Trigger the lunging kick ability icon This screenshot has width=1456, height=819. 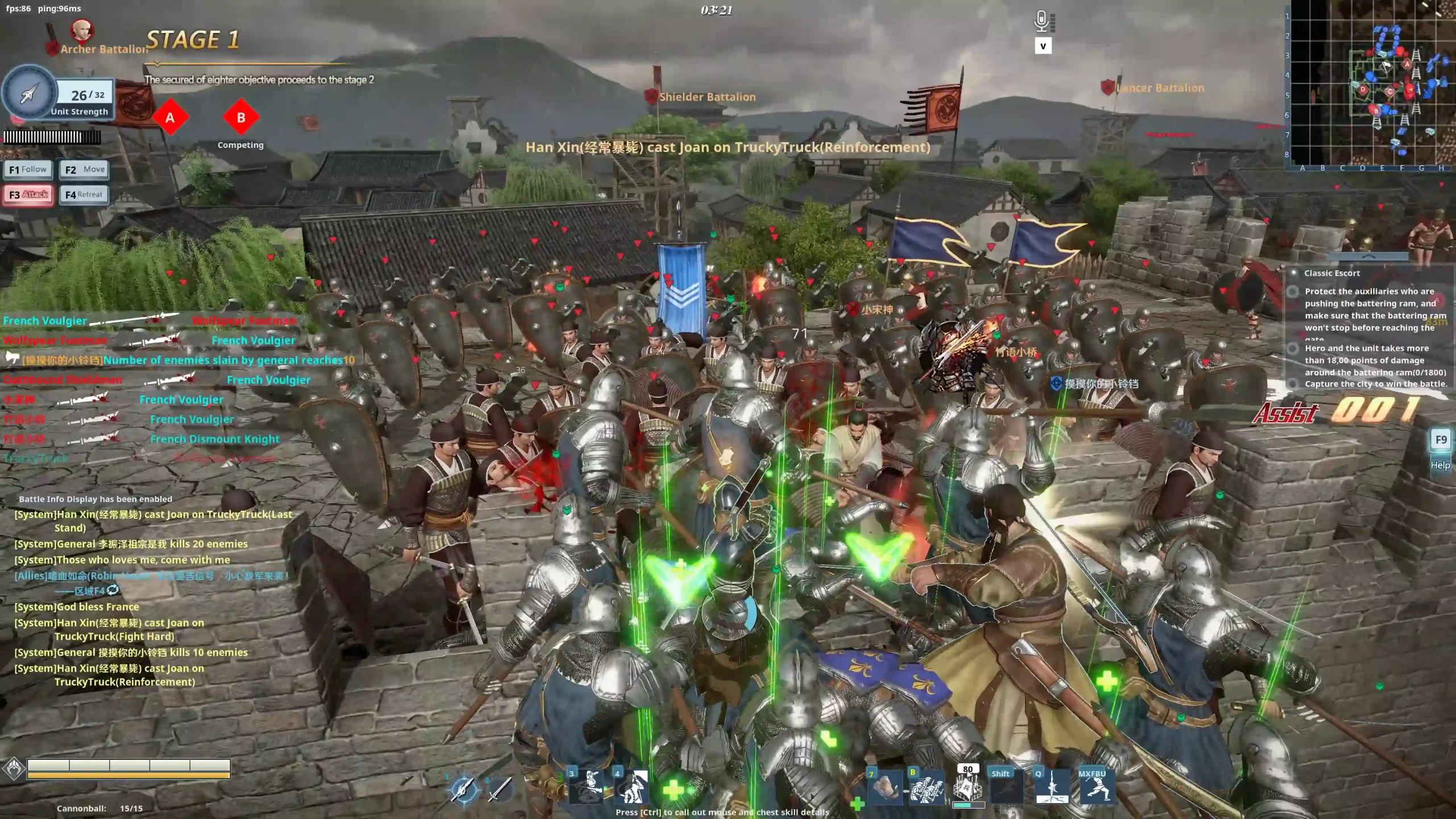coord(1096,789)
